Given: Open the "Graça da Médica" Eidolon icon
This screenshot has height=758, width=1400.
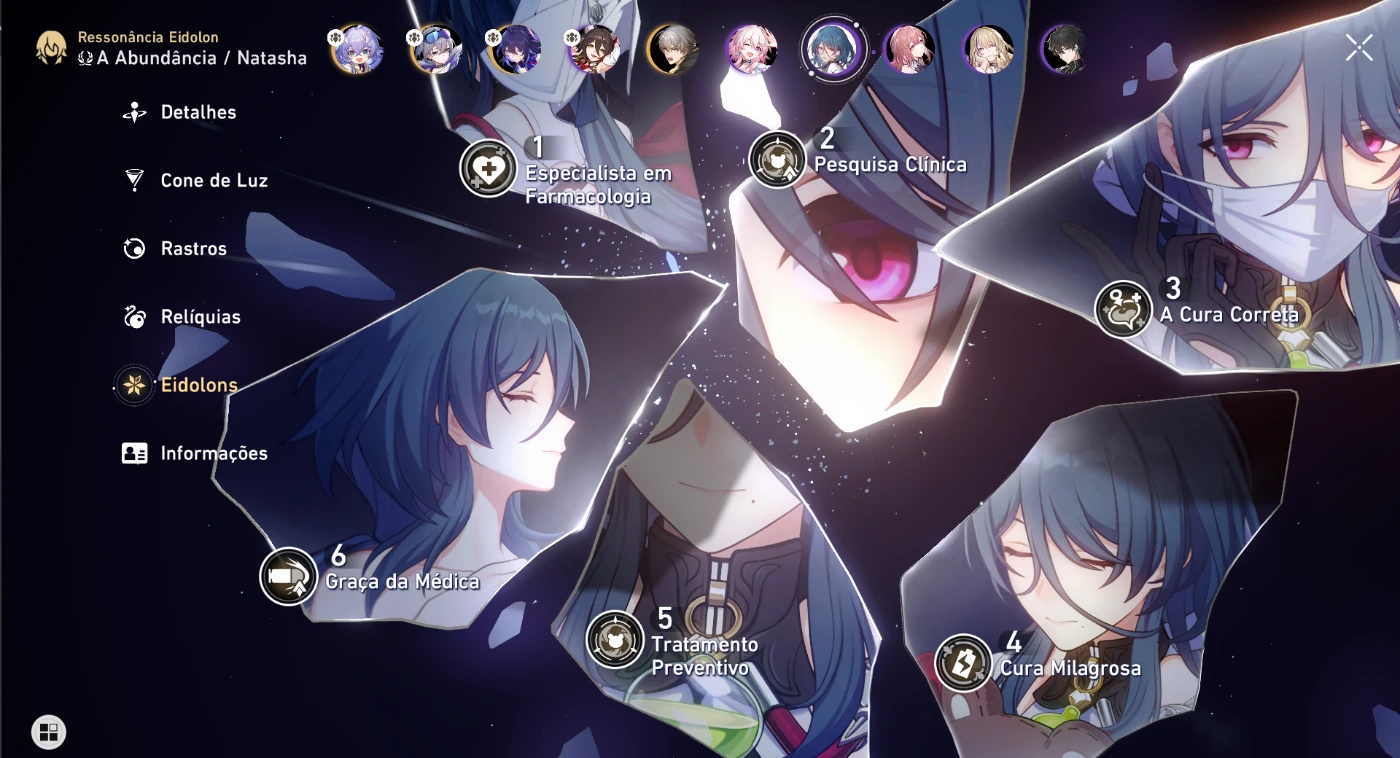Looking at the screenshot, I should pos(288,577).
